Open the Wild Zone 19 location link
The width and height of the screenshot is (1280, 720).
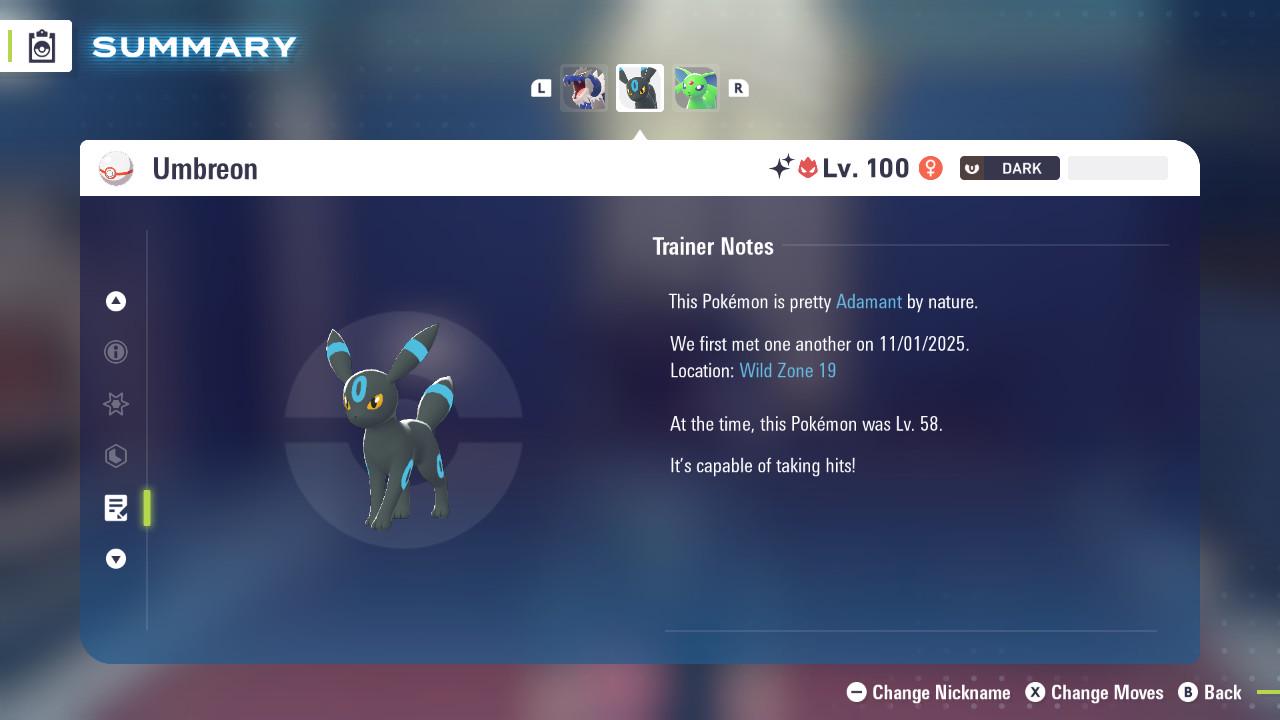[x=788, y=370]
